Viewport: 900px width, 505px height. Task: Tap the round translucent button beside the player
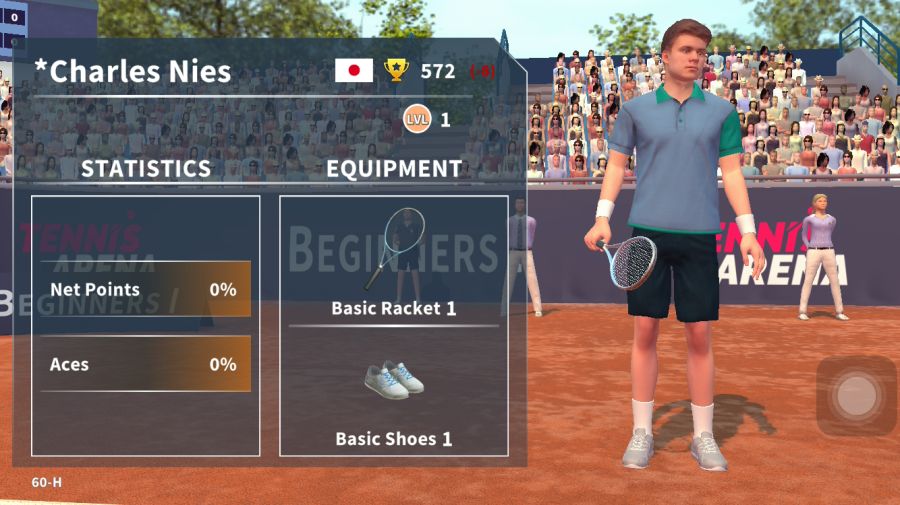(856, 396)
